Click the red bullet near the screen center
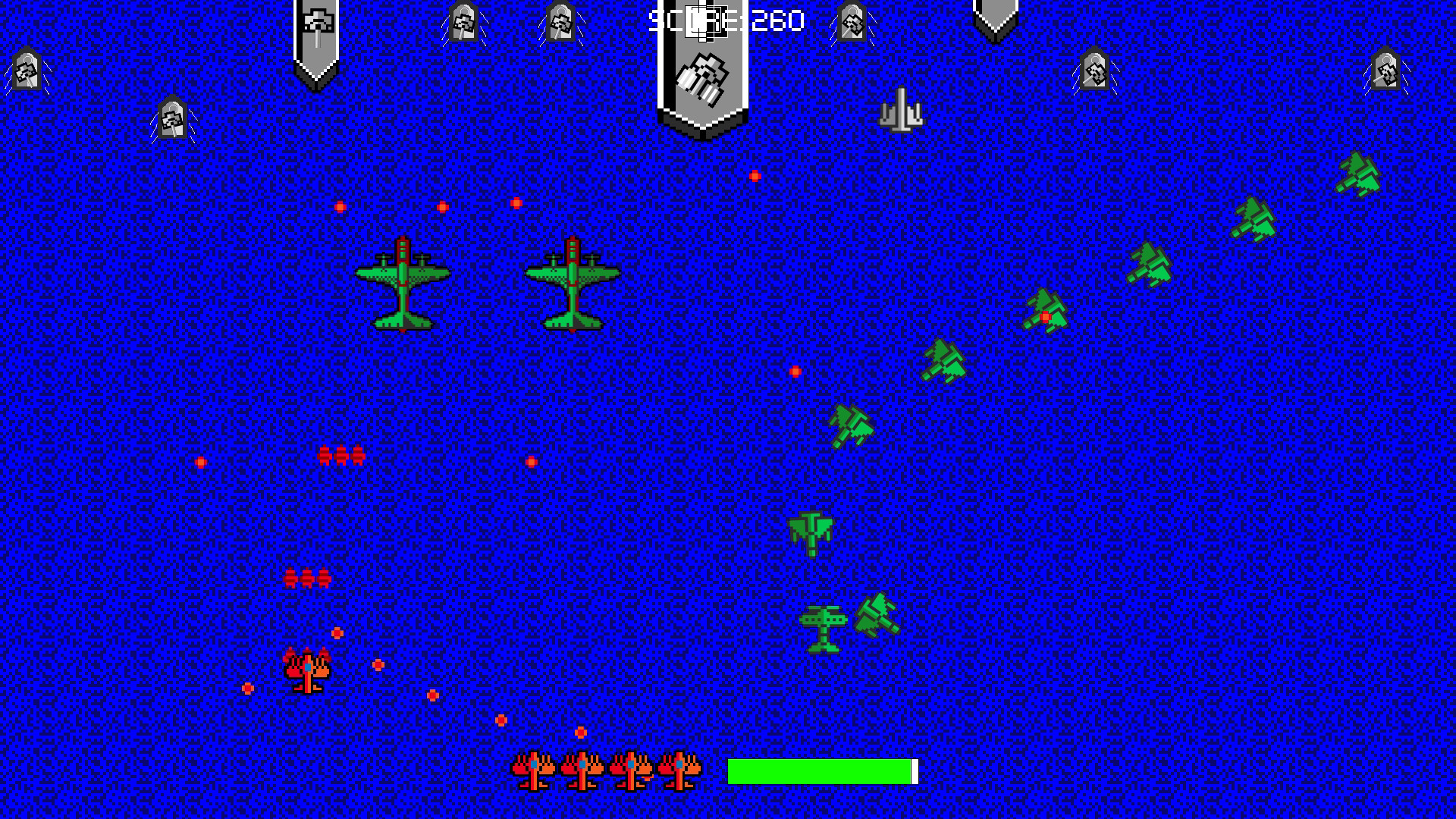Viewport: 1456px width, 819px height. 794,370
